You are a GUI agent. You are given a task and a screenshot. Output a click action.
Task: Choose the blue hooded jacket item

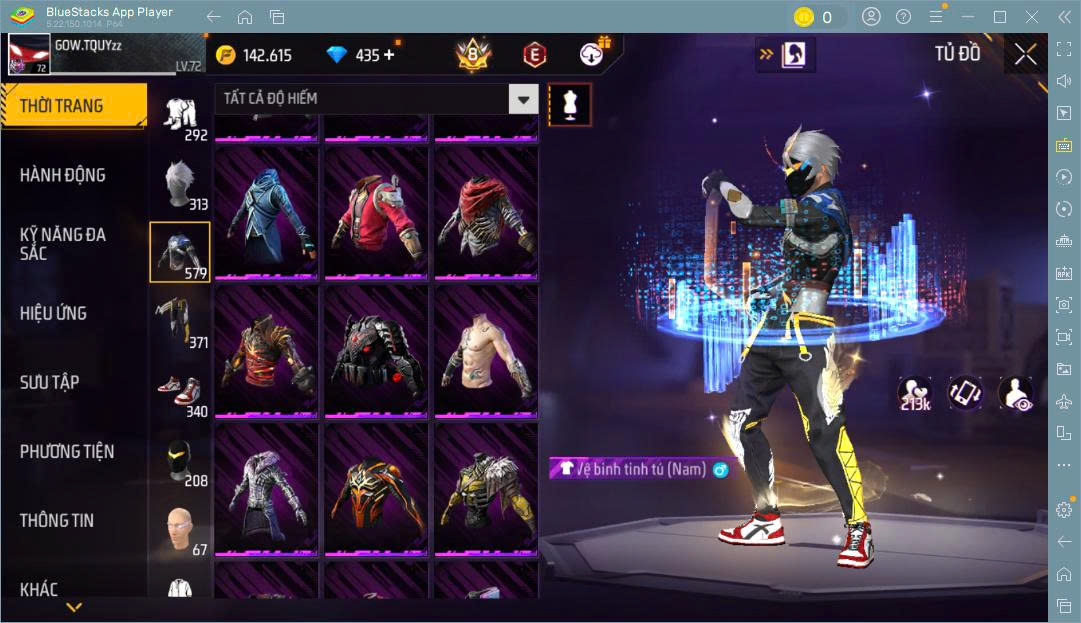coord(266,212)
